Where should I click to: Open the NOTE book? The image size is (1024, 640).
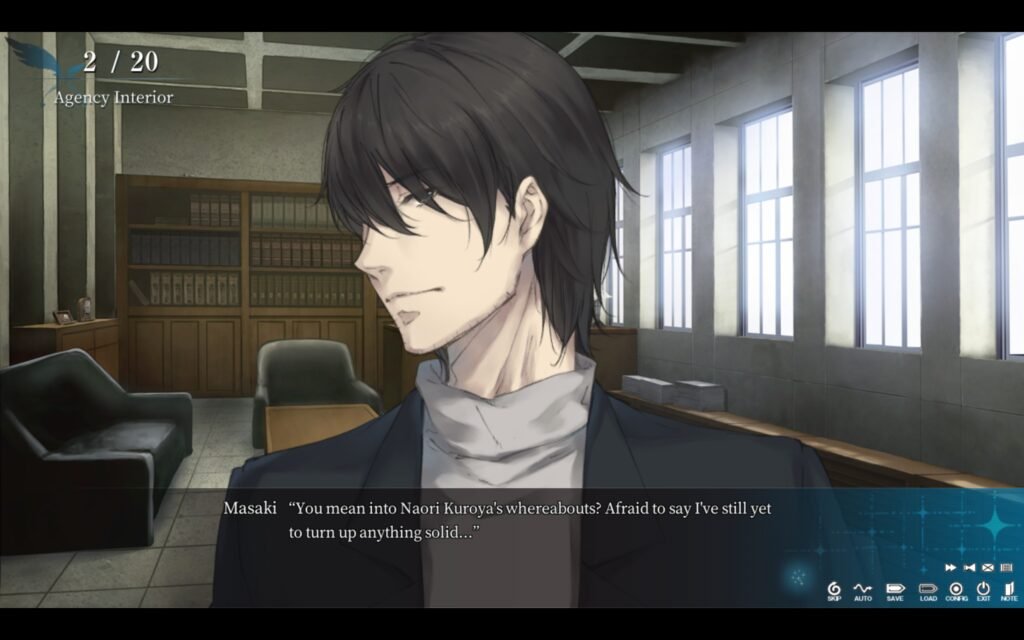(x=1008, y=590)
